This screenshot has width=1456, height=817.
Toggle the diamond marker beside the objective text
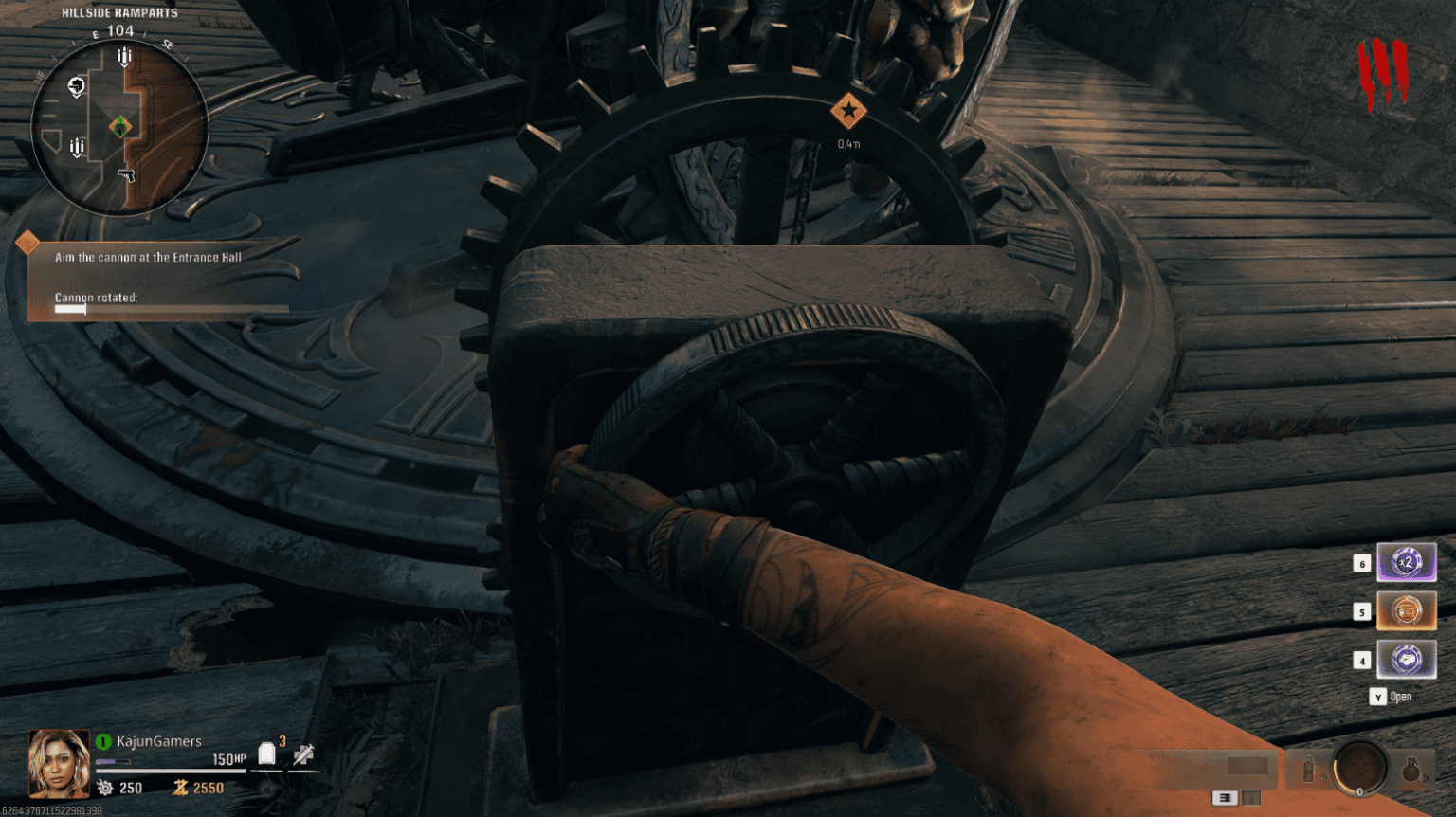tap(27, 243)
